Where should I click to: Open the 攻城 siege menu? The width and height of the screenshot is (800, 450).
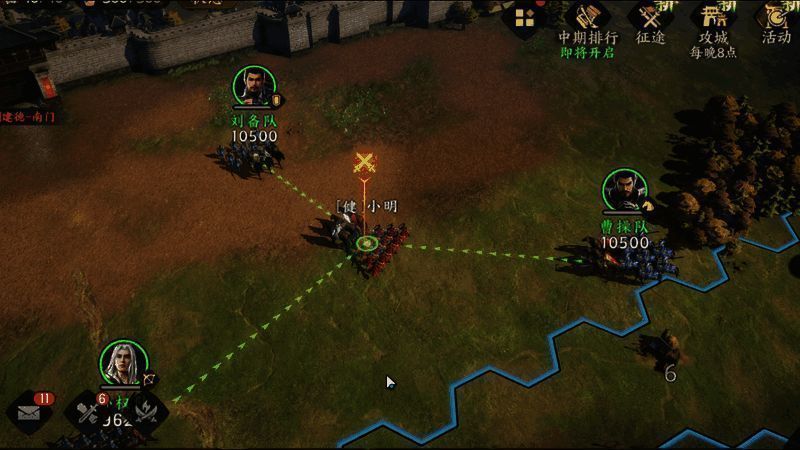[x=713, y=20]
